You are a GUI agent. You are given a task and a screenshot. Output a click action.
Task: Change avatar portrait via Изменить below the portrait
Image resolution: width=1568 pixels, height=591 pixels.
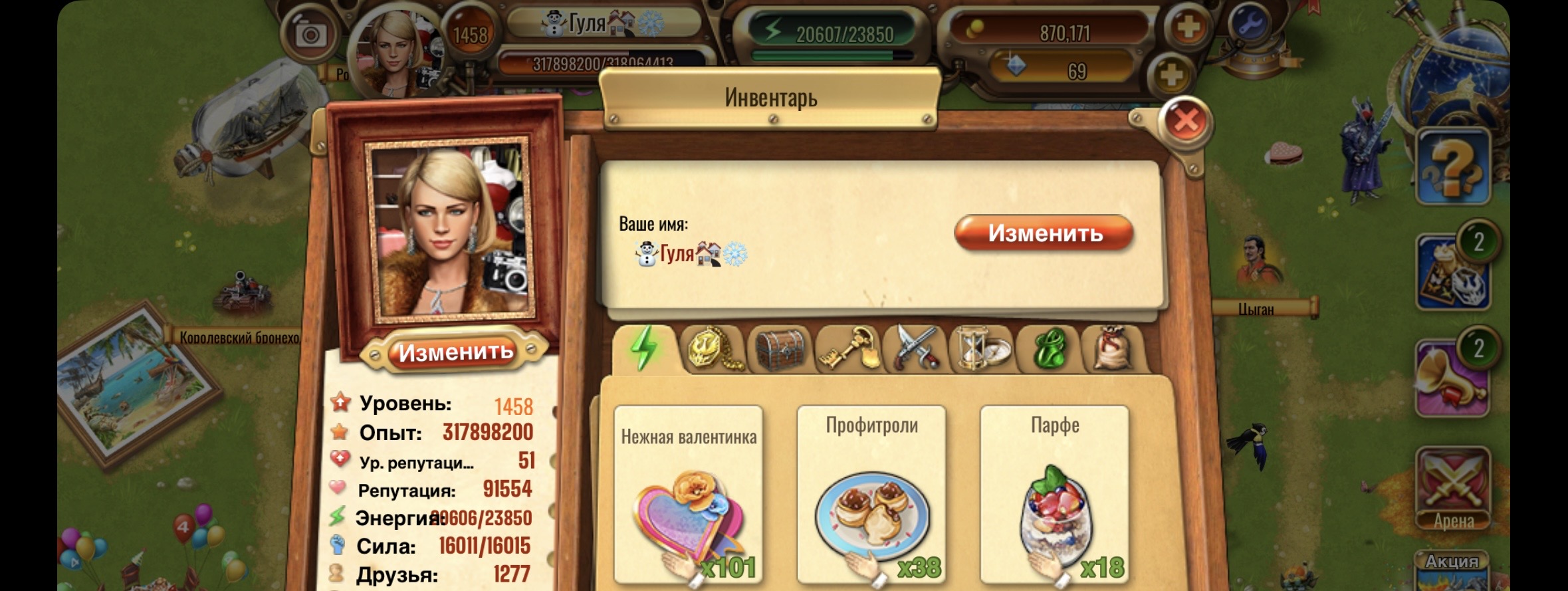[455, 352]
